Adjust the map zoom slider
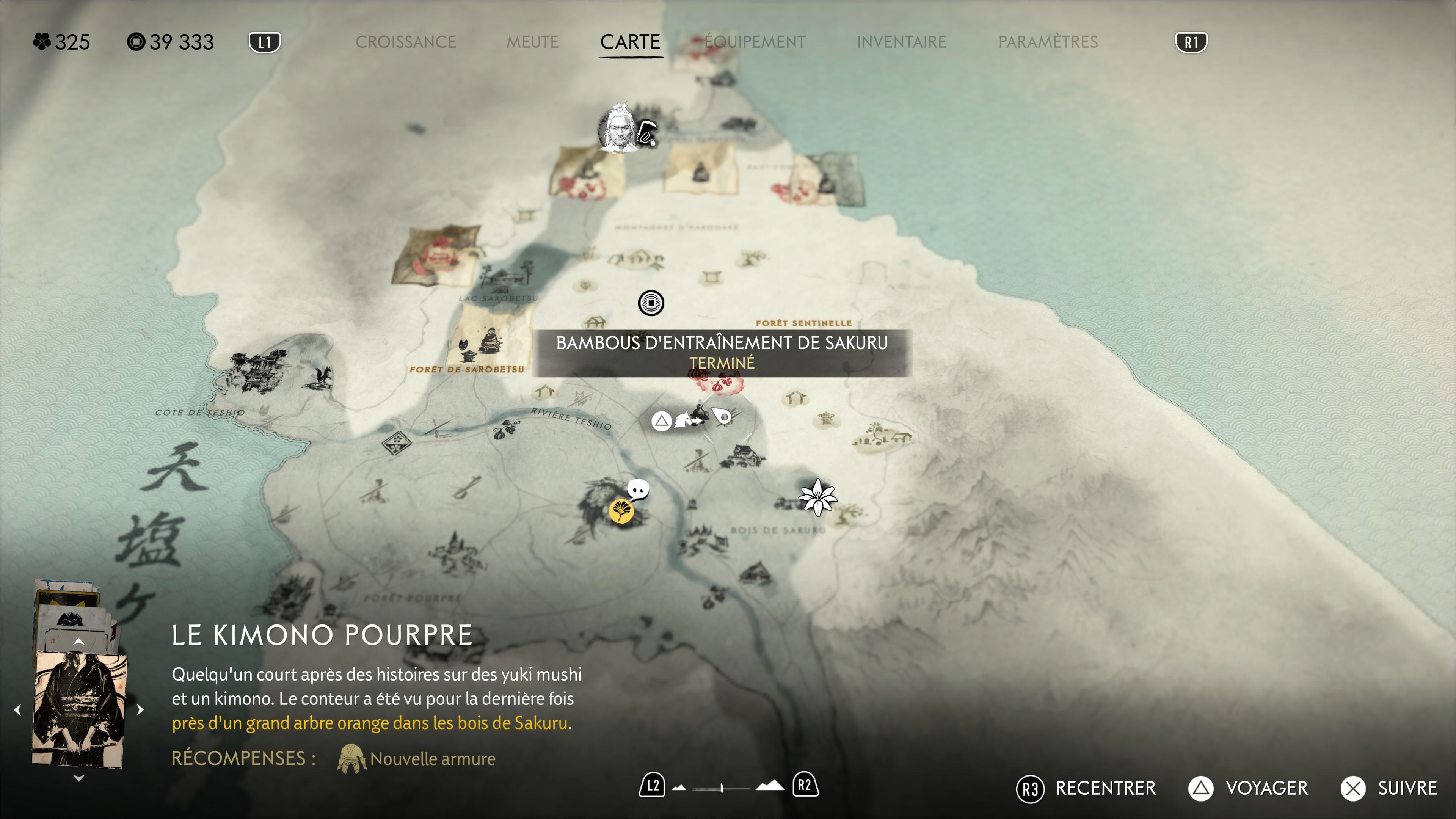1456x819 pixels. coord(722,788)
